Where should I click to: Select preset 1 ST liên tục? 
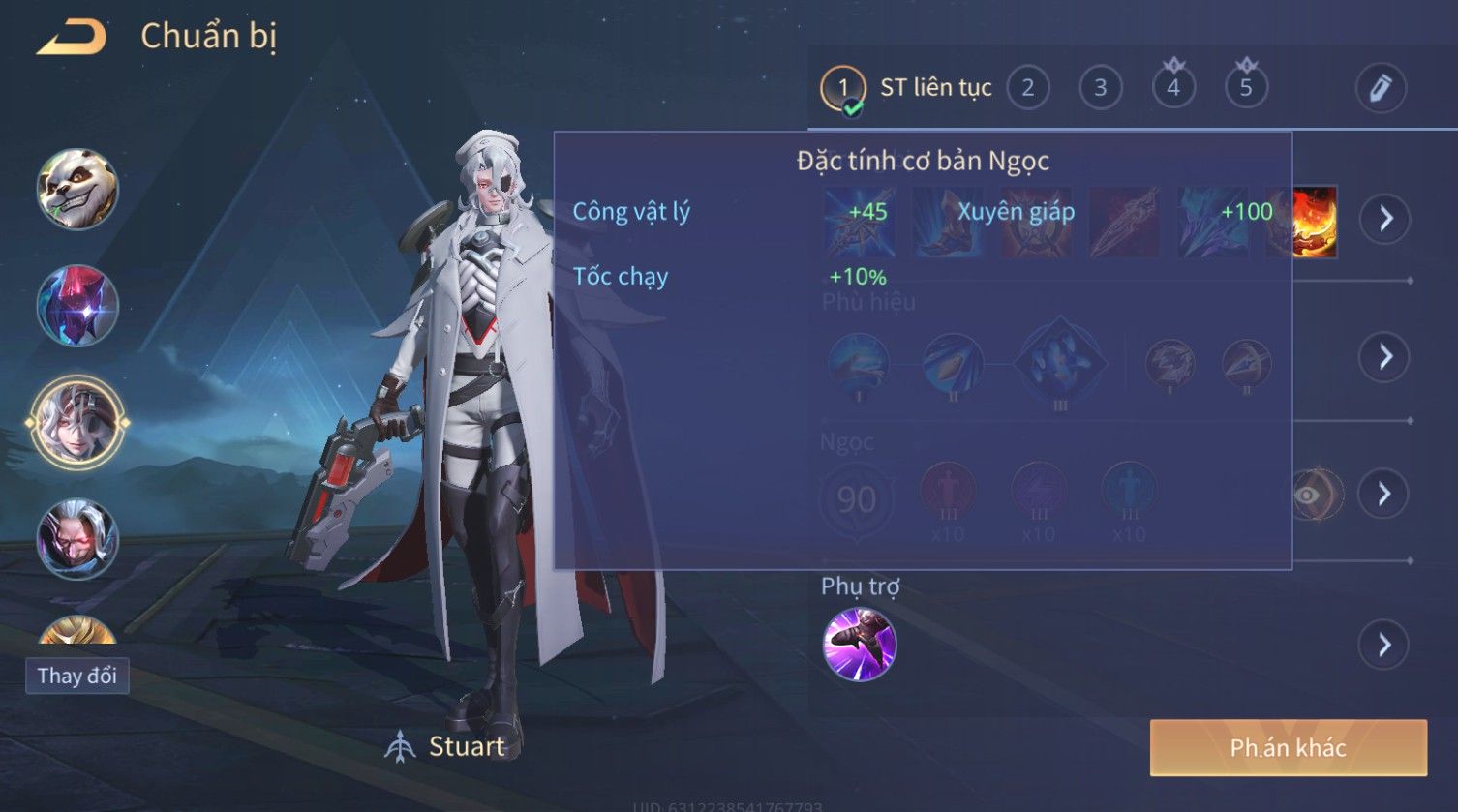click(843, 88)
